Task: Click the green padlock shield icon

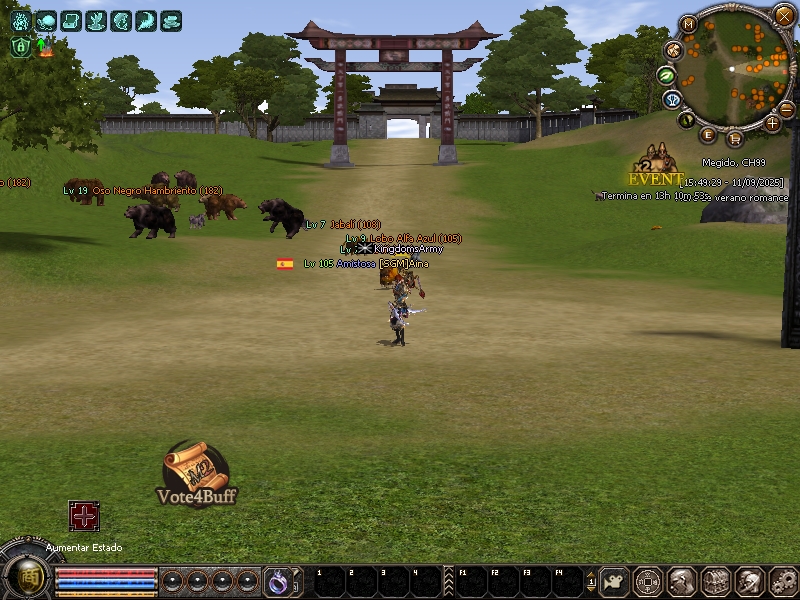Action: coord(21,46)
